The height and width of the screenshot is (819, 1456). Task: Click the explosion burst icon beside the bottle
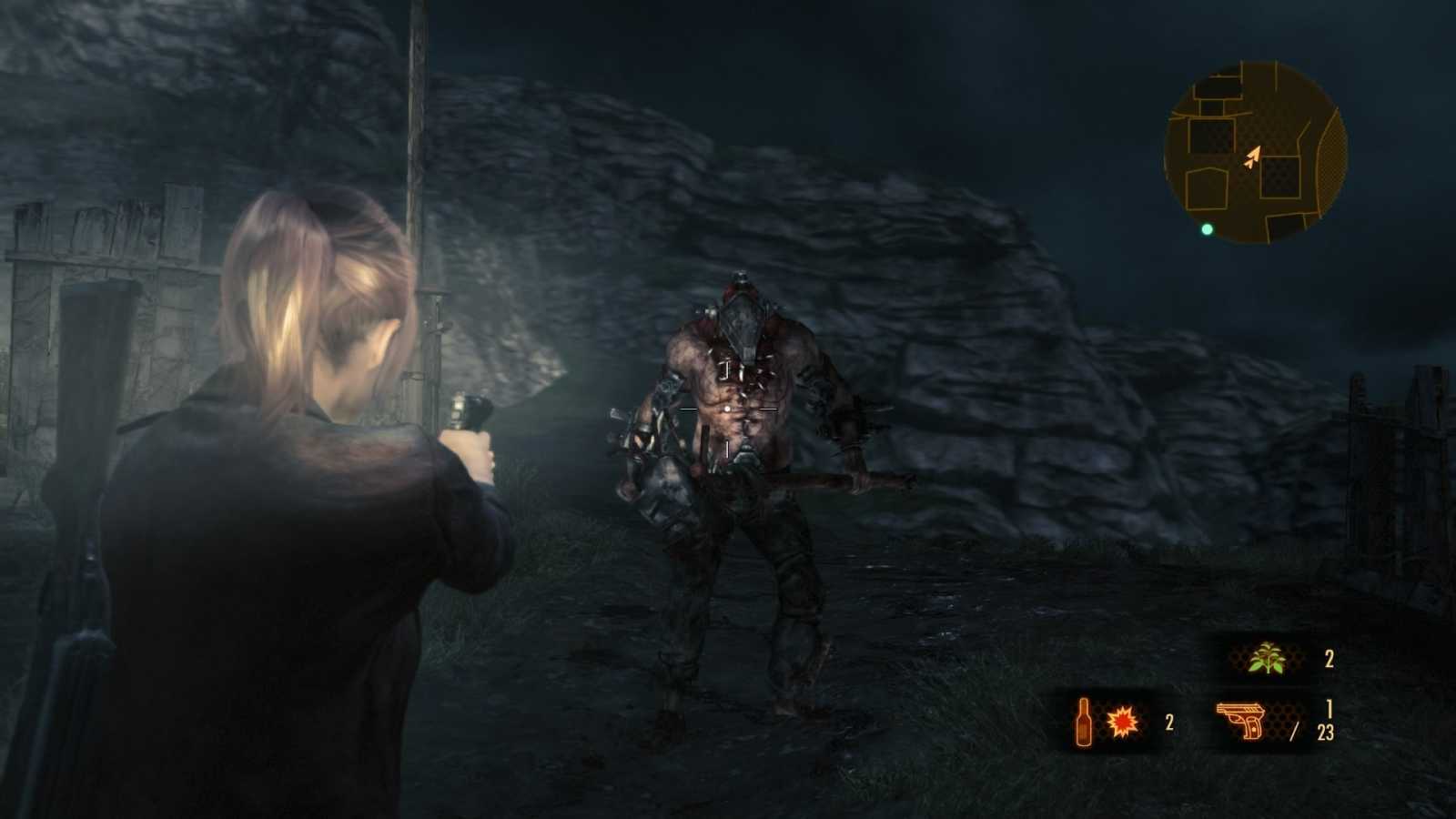click(x=1125, y=722)
